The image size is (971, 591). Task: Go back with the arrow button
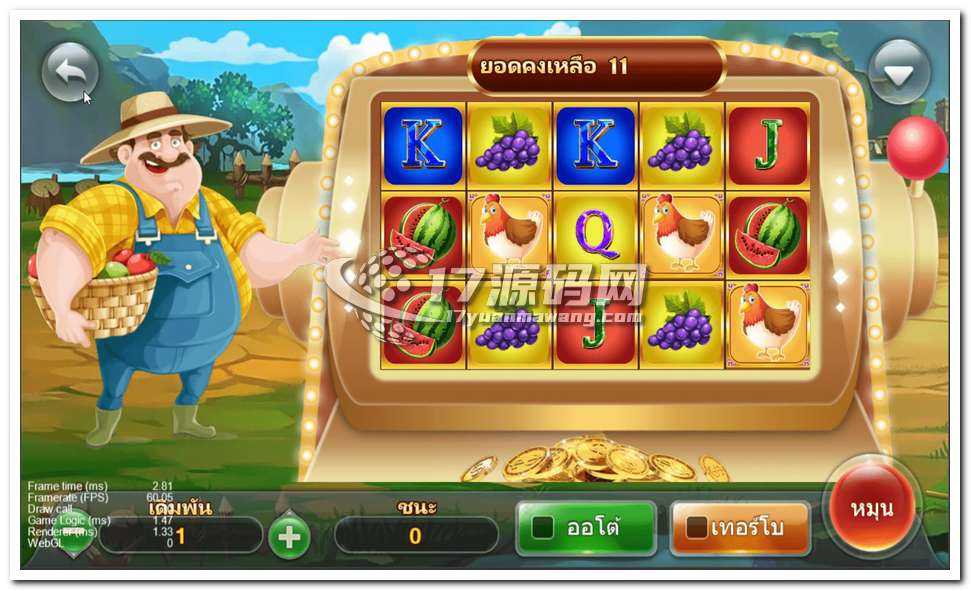tap(70, 72)
